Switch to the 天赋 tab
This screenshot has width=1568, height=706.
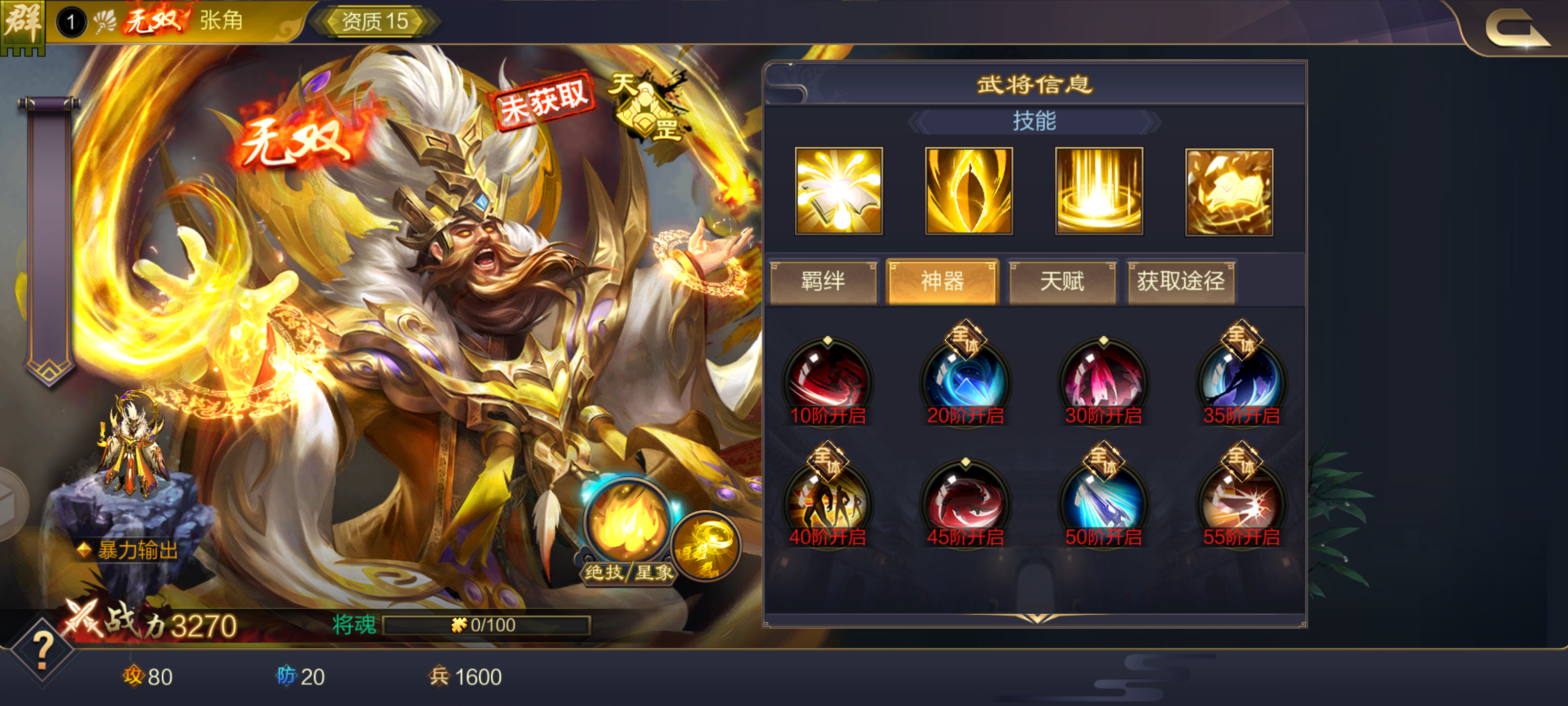[x=1062, y=281]
